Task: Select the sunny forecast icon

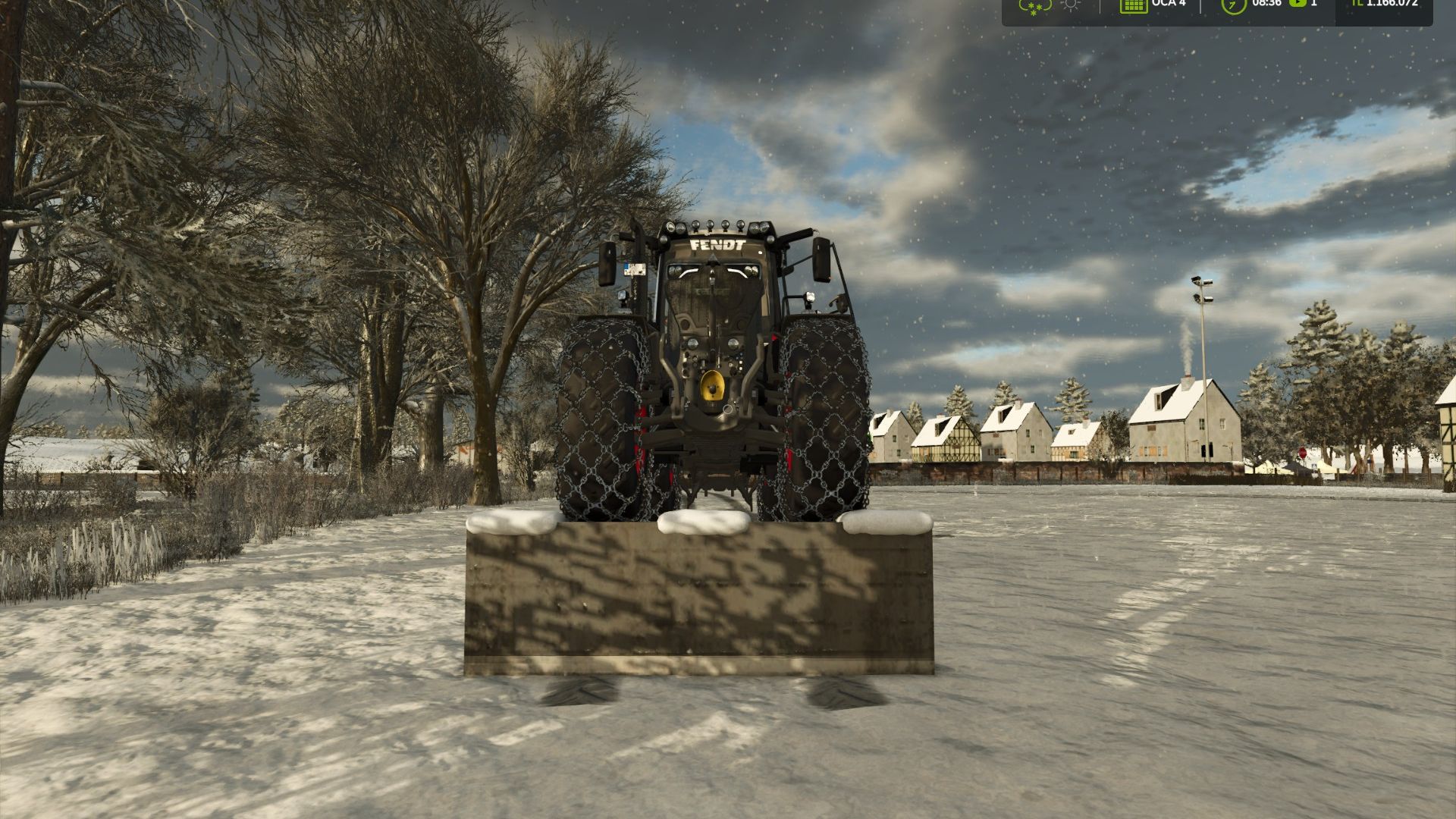Action: (x=1072, y=6)
